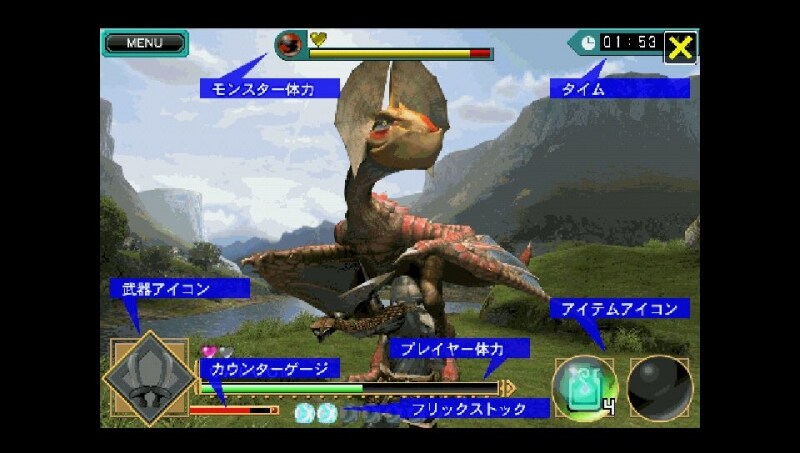Use the green potion item icon
Viewport: 800px width, 453px height.
click(x=585, y=387)
